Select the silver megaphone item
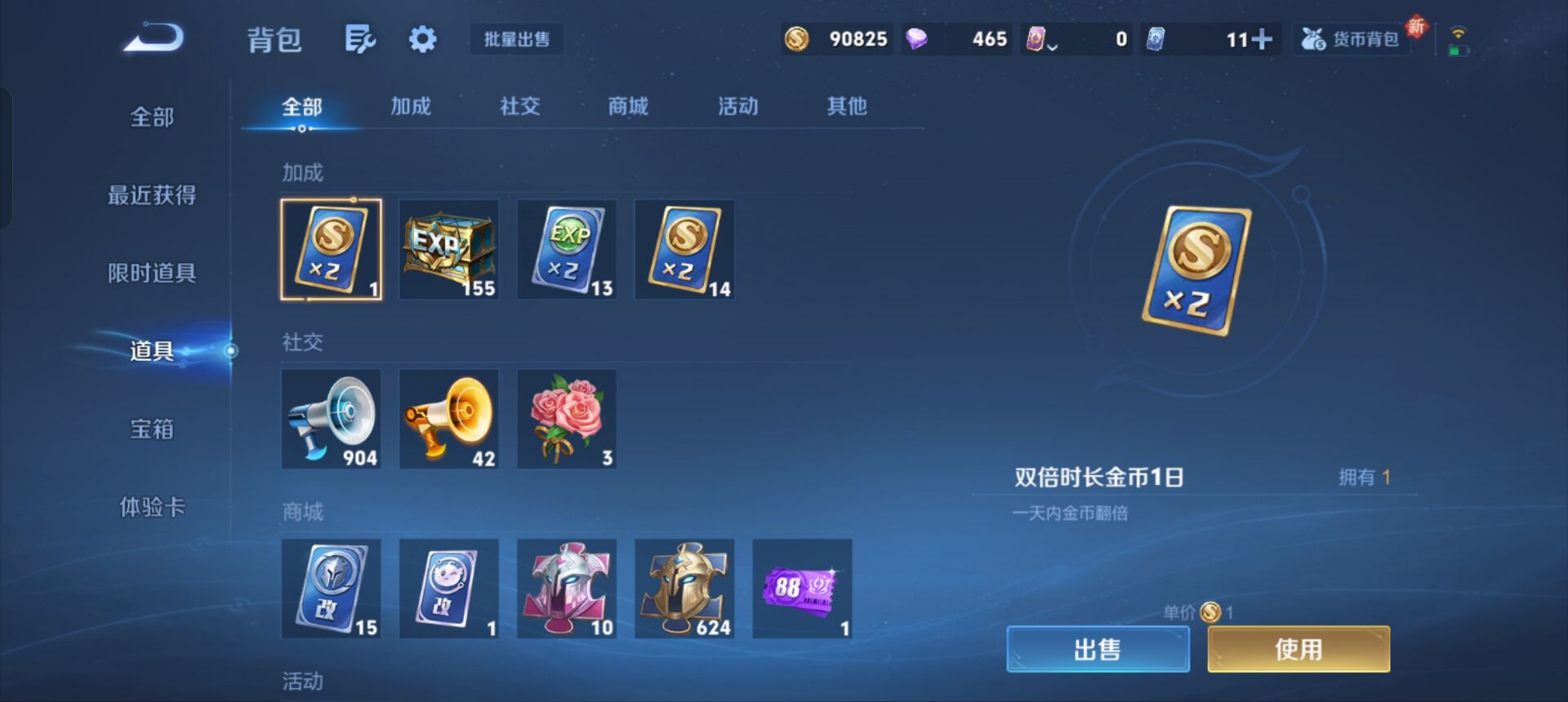 332,419
